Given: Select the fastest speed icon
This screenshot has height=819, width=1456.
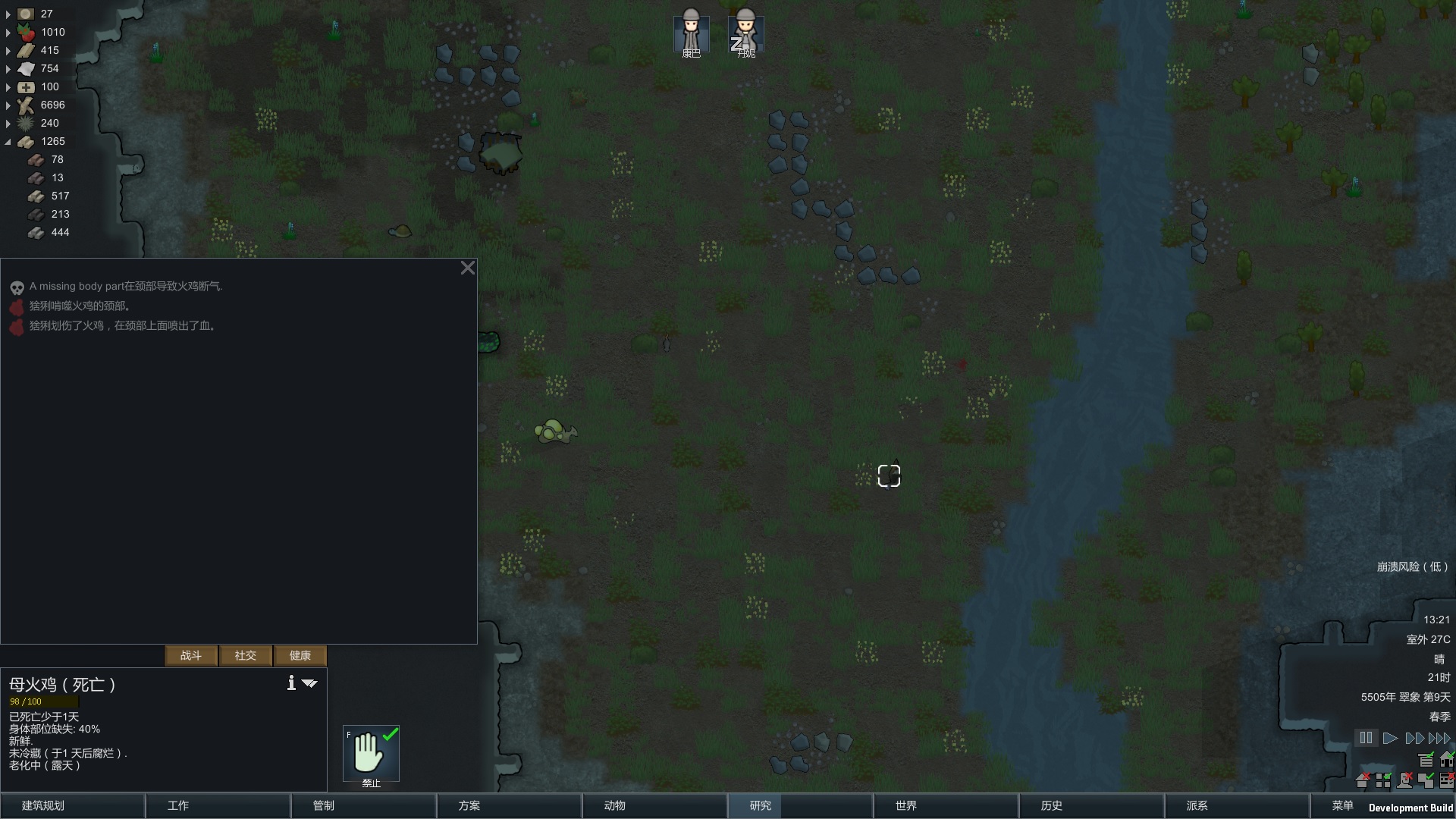Looking at the screenshot, I should pyautogui.click(x=1440, y=738).
